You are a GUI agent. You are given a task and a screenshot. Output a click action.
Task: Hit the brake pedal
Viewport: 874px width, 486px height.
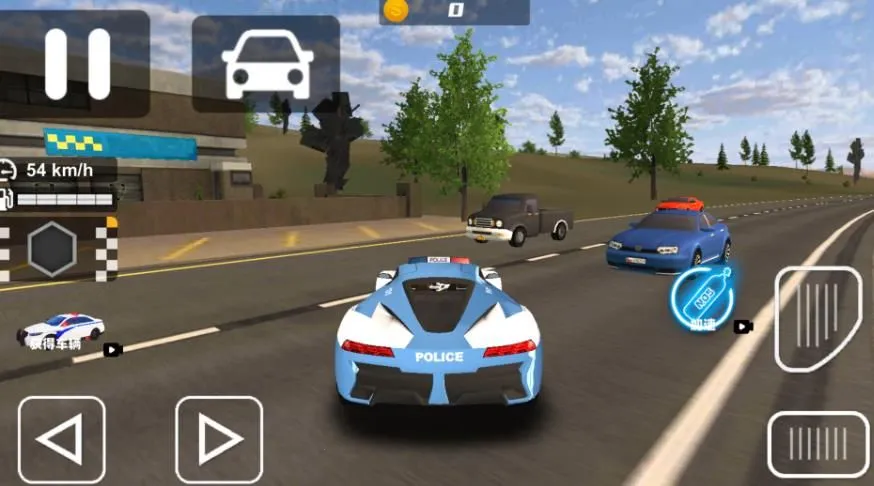click(817, 444)
